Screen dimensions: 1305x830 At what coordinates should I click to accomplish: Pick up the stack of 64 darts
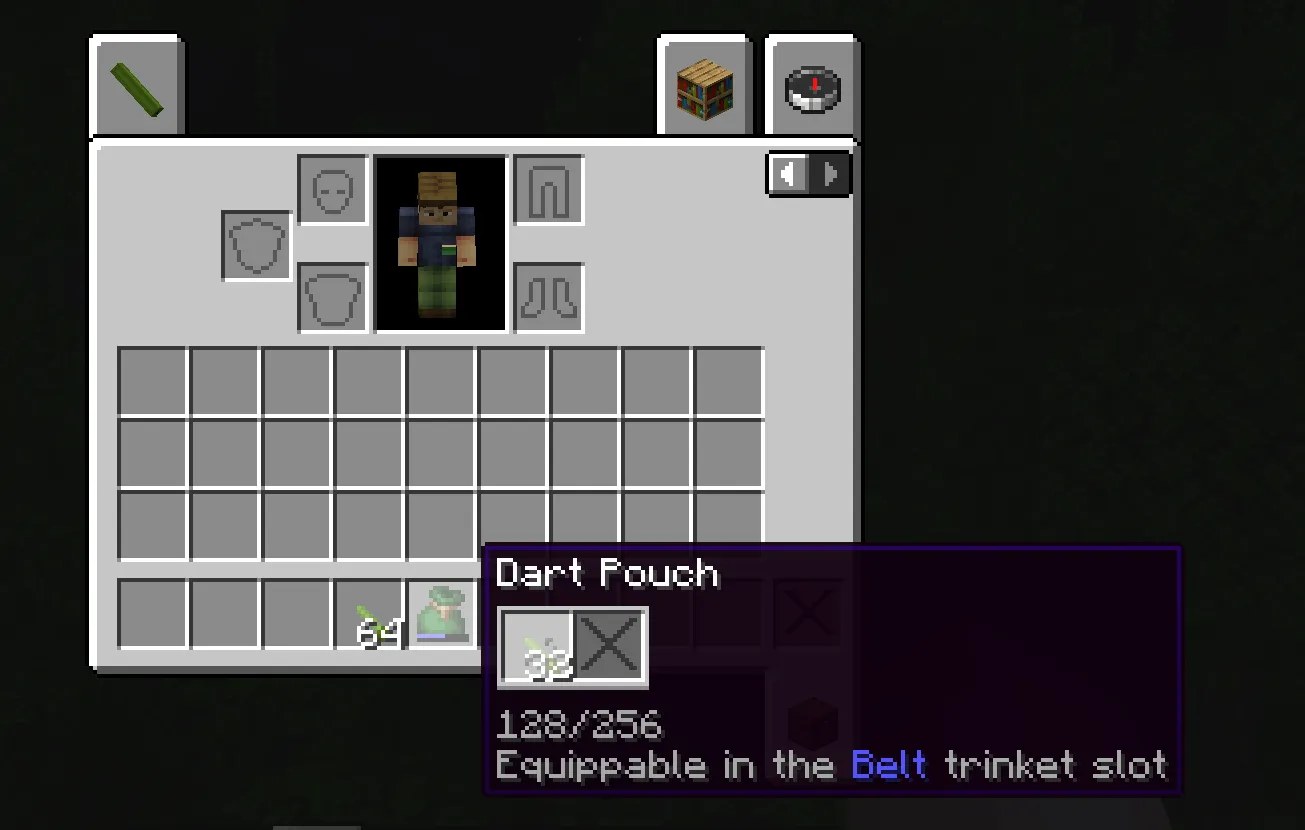pyautogui.click(x=377, y=615)
